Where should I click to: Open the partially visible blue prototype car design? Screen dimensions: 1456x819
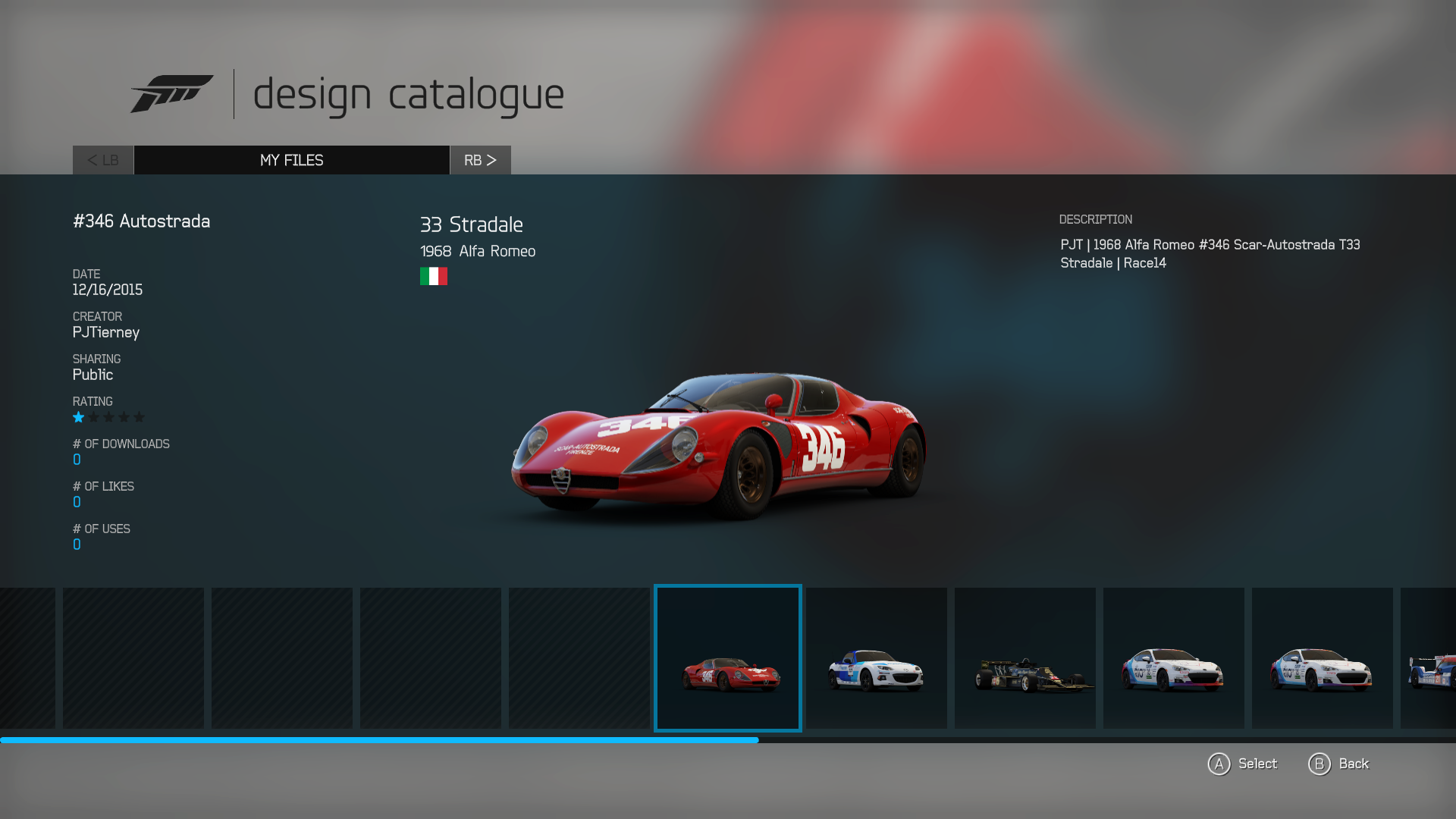(1429, 658)
